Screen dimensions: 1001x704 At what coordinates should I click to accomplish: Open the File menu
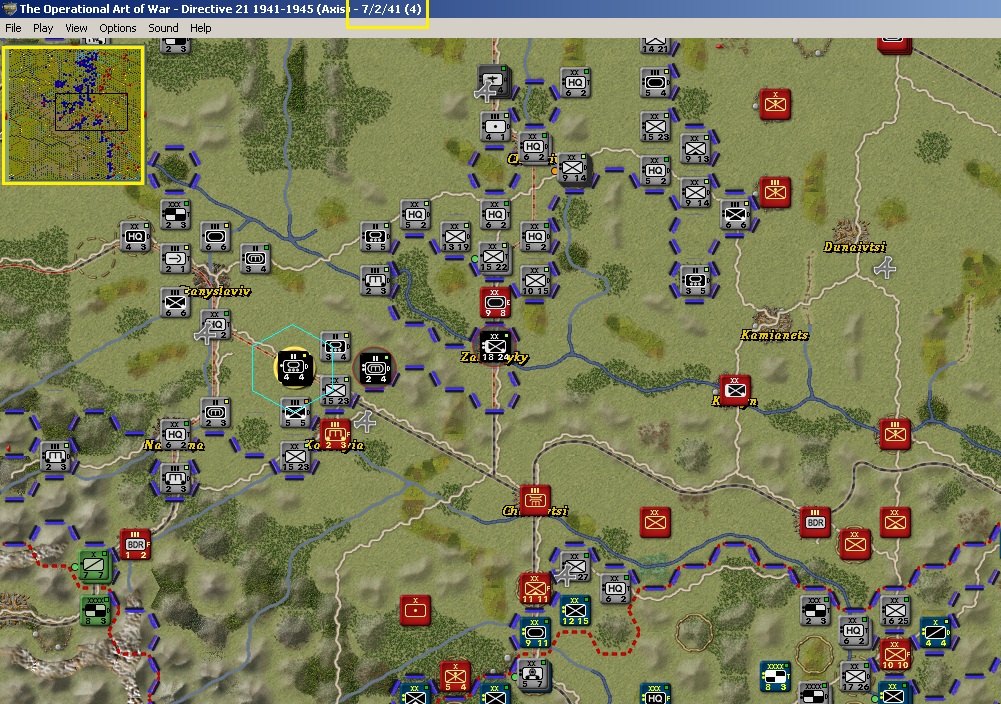click(x=13, y=28)
